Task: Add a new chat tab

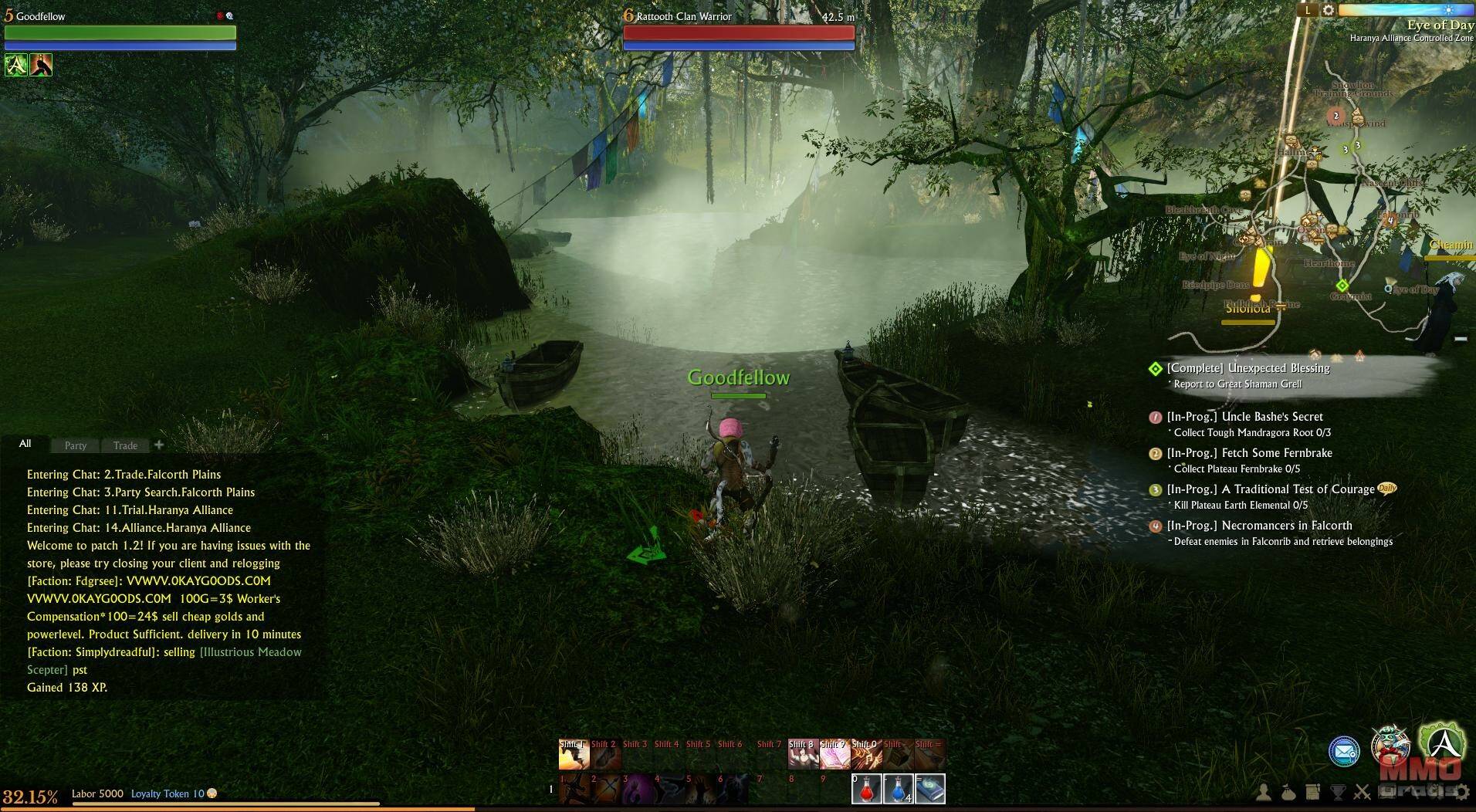Action: point(159,445)
